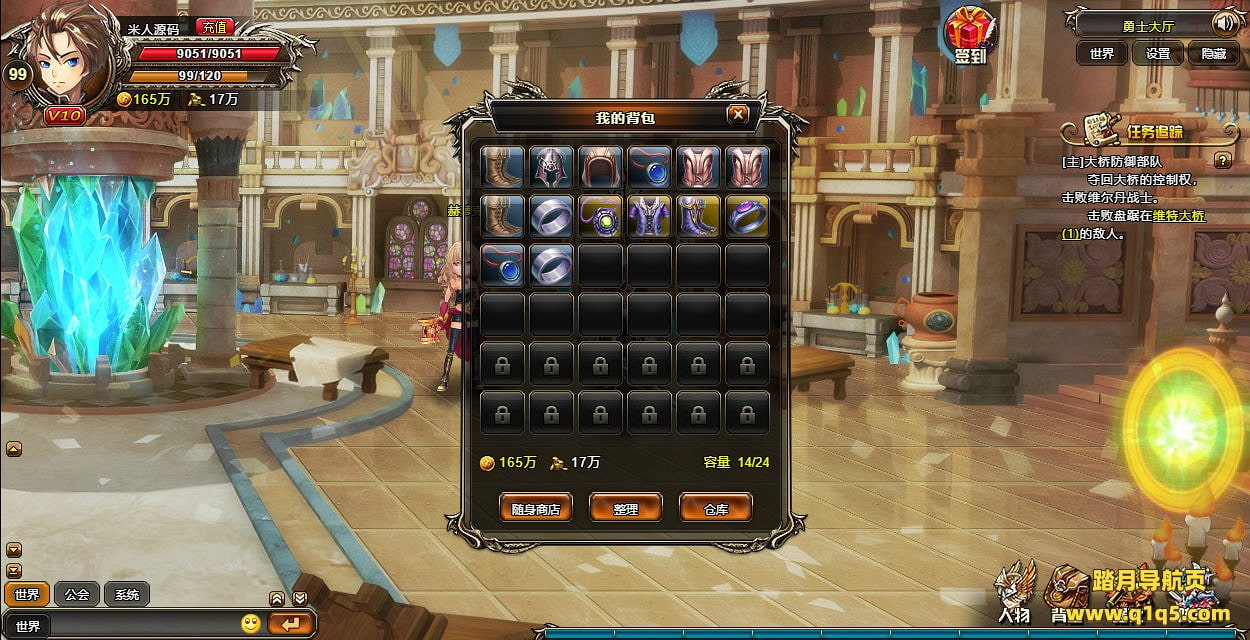The width and height of the screenshot is (1250, 640).
Task: Pick the green-gem purple amulet
Action: coord(600,216)
